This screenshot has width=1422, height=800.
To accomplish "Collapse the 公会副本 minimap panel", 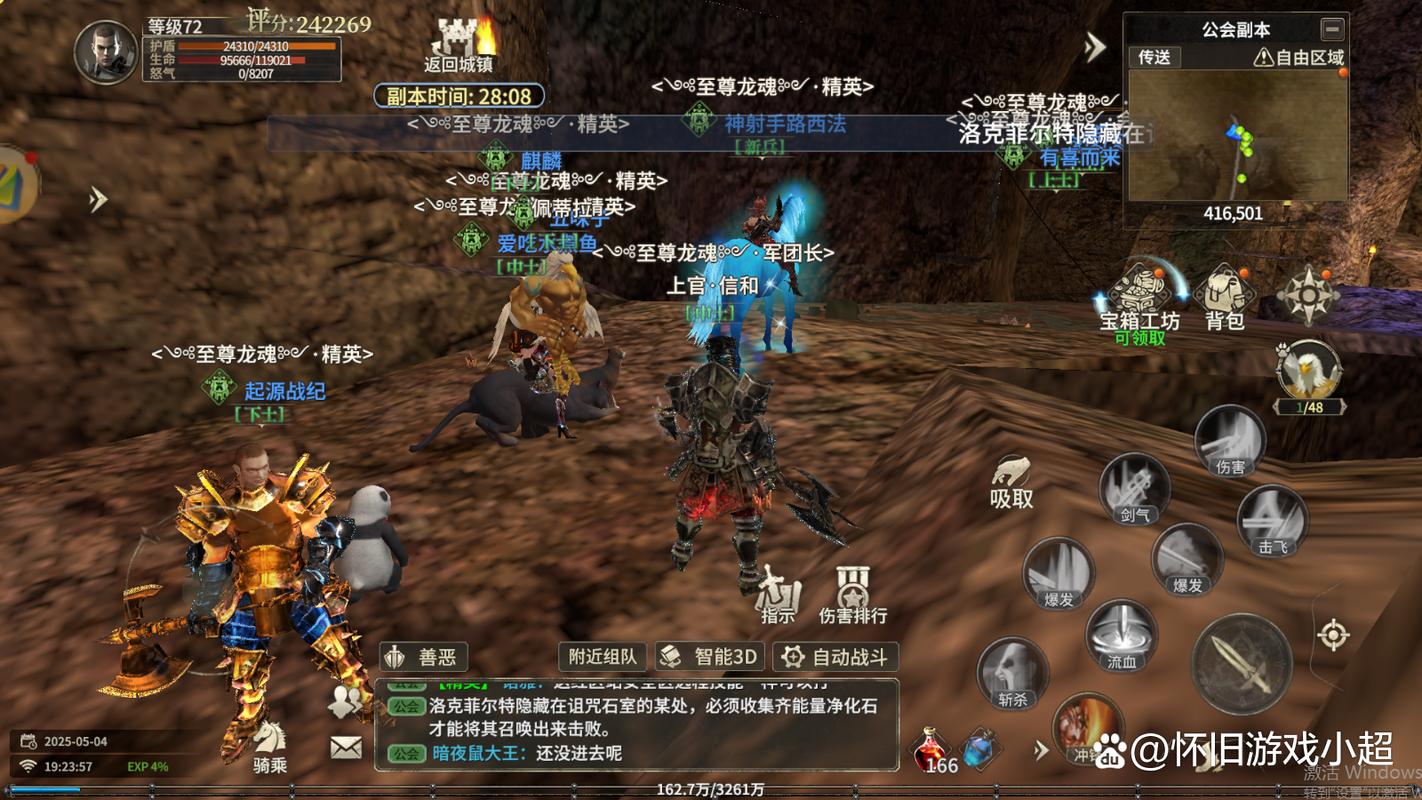I will (1331, 28).
